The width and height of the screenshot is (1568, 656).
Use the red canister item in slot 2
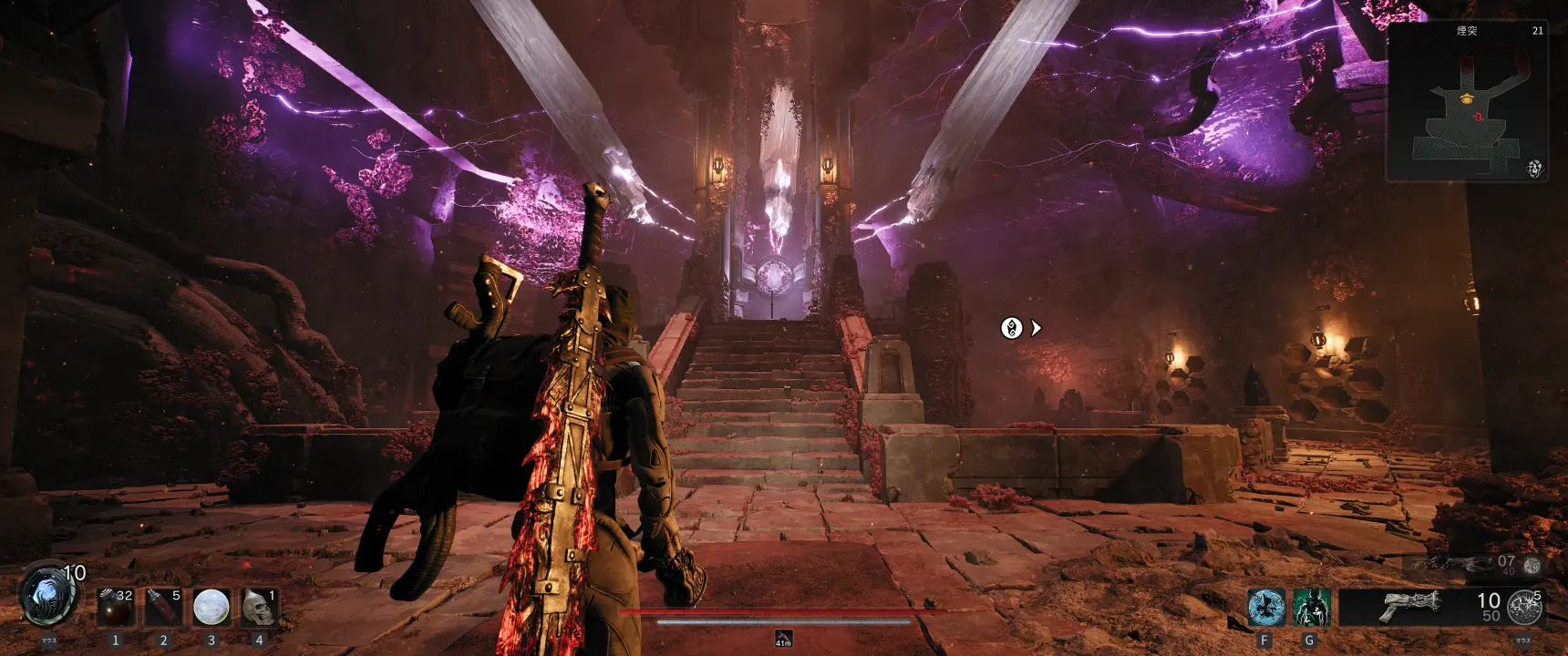click(163, 607)
